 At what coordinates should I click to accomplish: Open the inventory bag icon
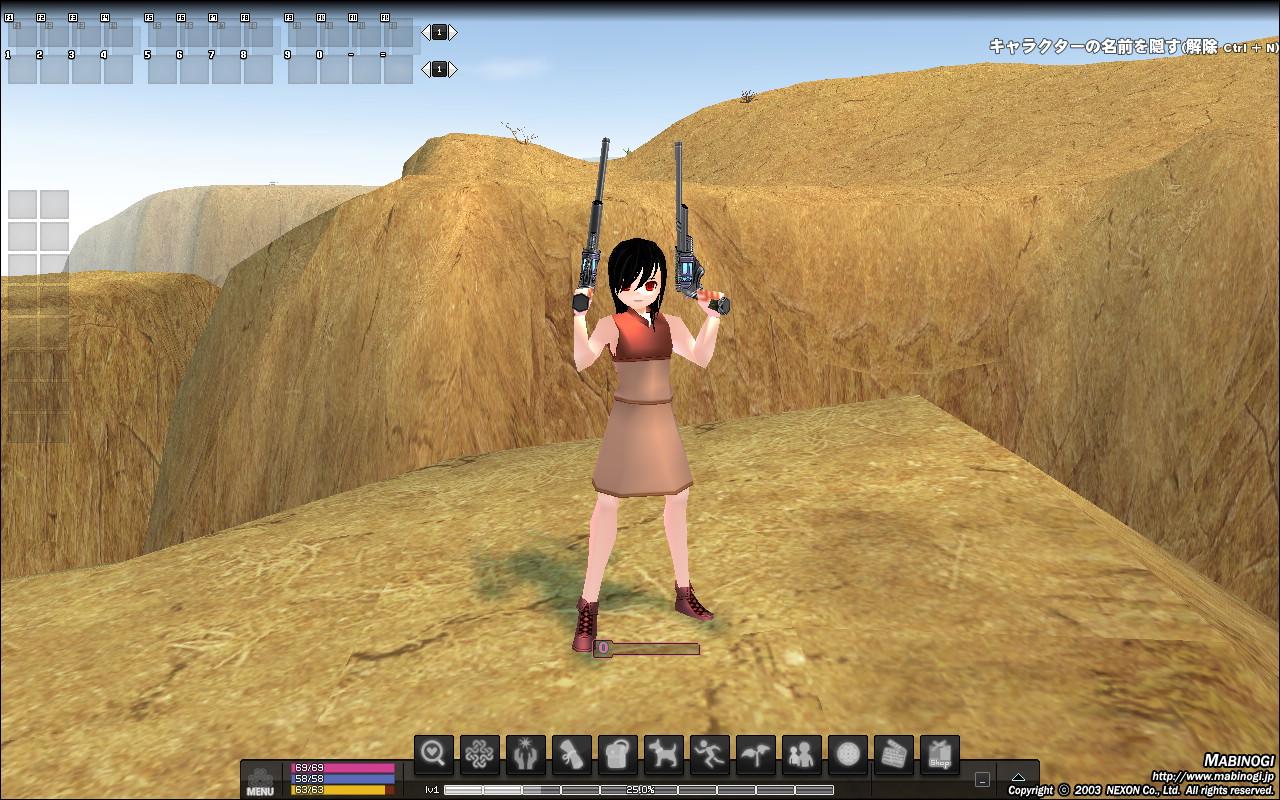click(618, 754)
